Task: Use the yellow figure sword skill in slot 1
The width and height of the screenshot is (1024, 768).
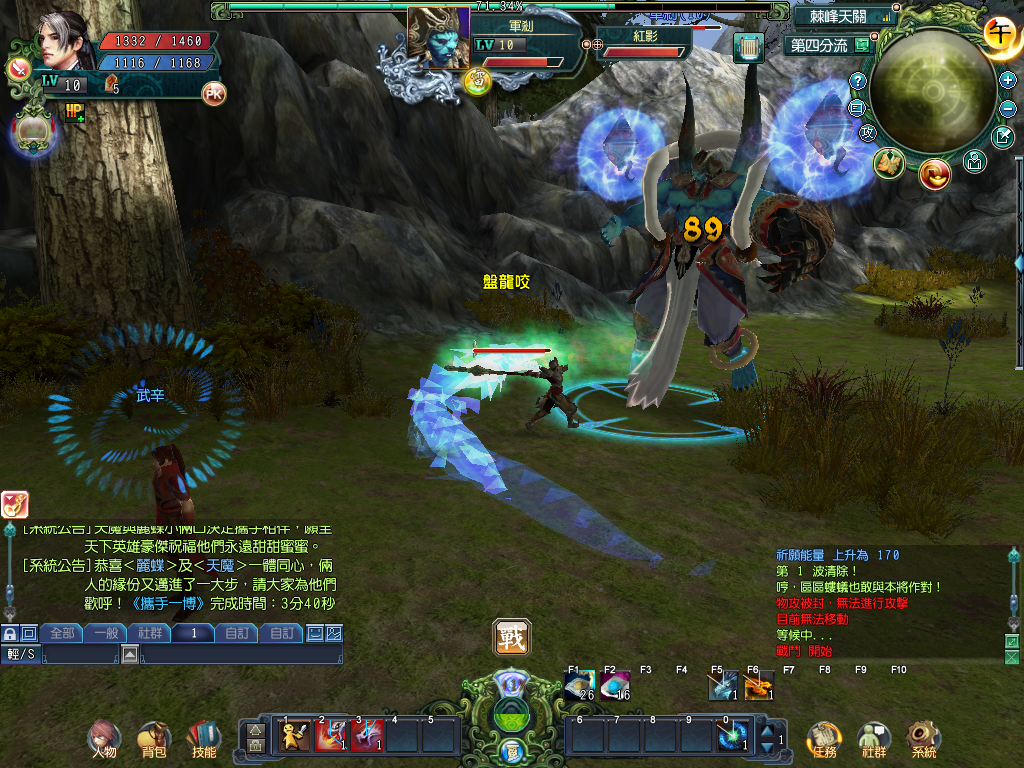Action: click(294, 736)
